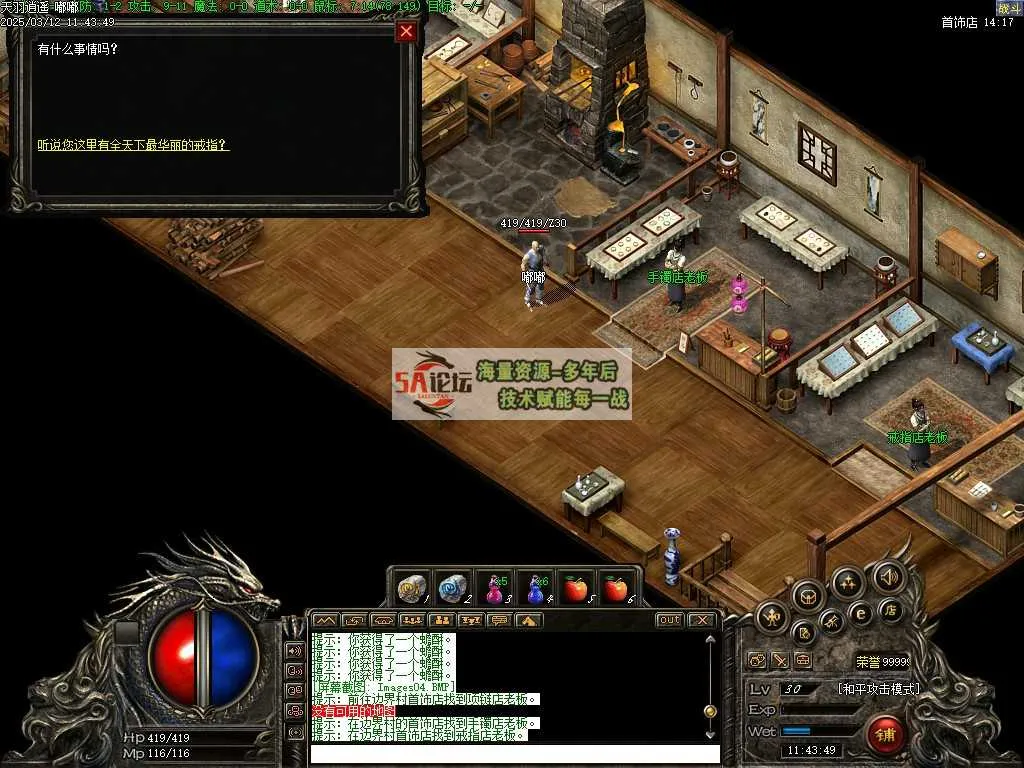Click the chat panel's 'out' button

pyautogui.click(x=669, y=620)
